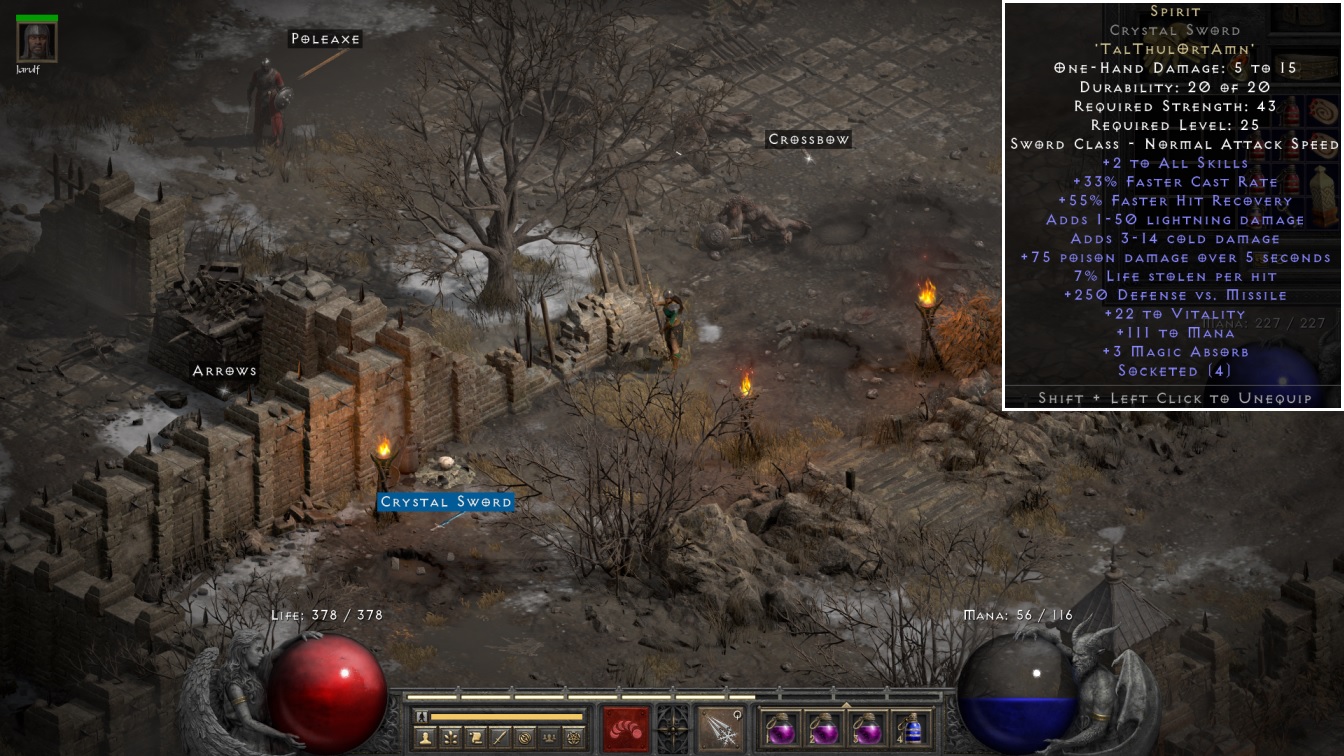The image size is (1344, 756).
Task: Click the party members icon
Action: pos(549,737)
